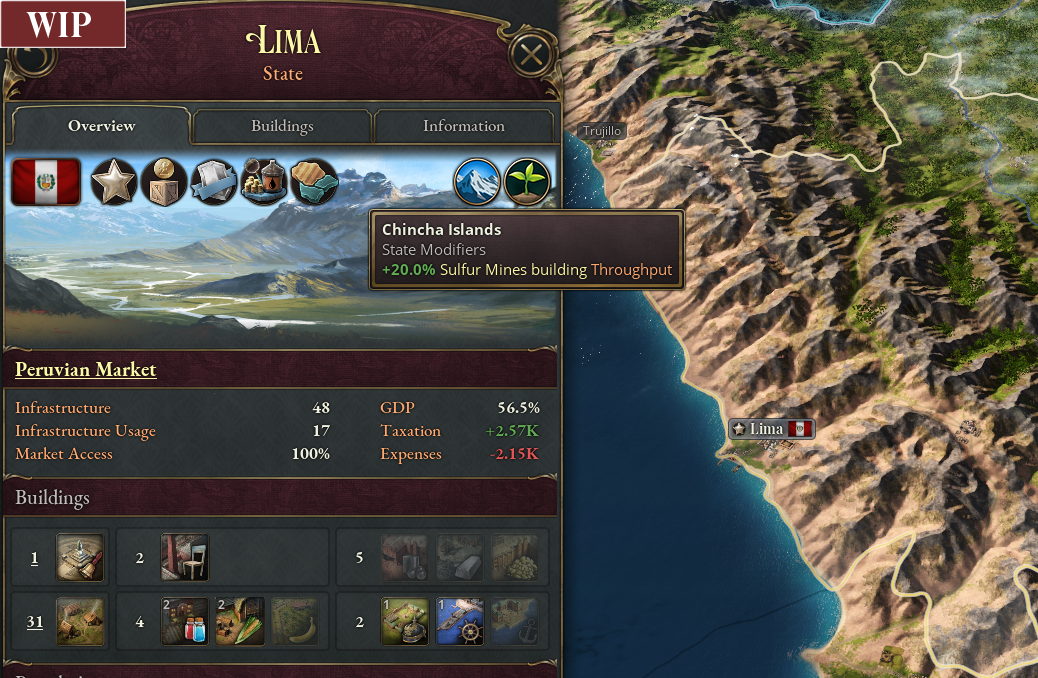Screen dimensions: 1038x678
Task: Click the silver star capital icon
Action: [114, 182]
